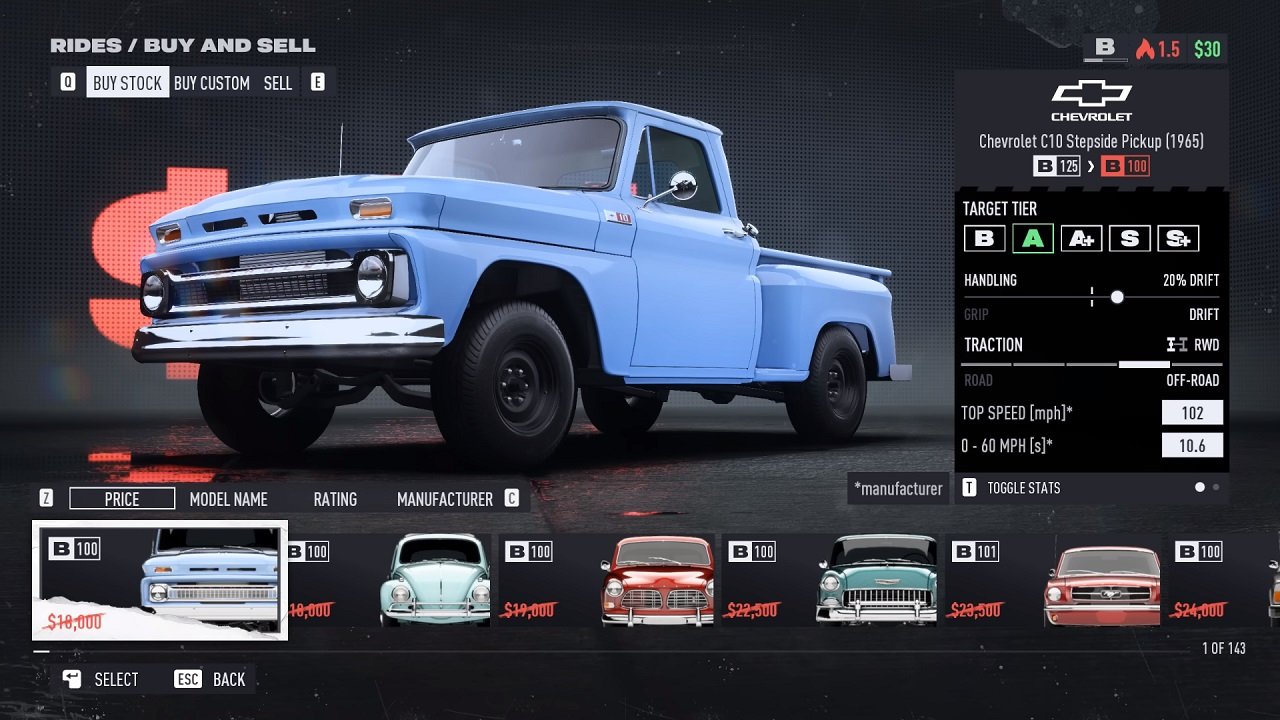The height and width of the screenshot is (720, 1280).
Task: Choose target tier B
Action: (x=984, y=239)
